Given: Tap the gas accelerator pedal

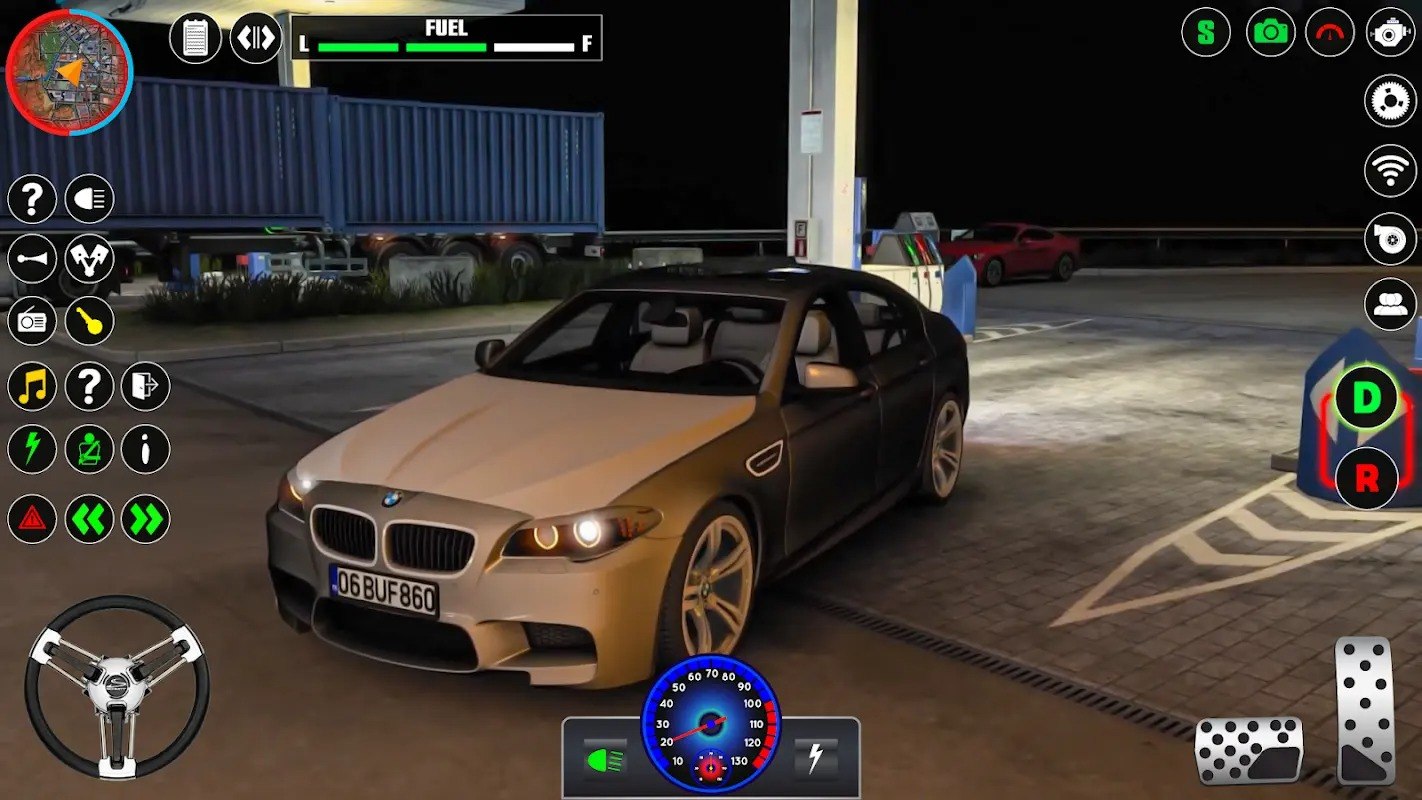Looking at the screenshot, I should [x=1364, y=710].
